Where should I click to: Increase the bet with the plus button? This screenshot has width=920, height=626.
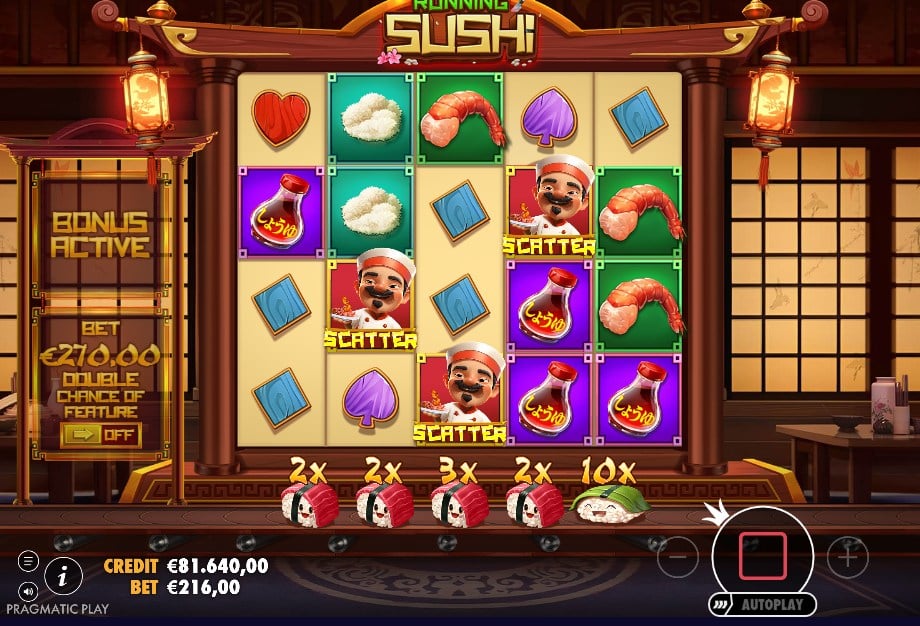point(848,555)
